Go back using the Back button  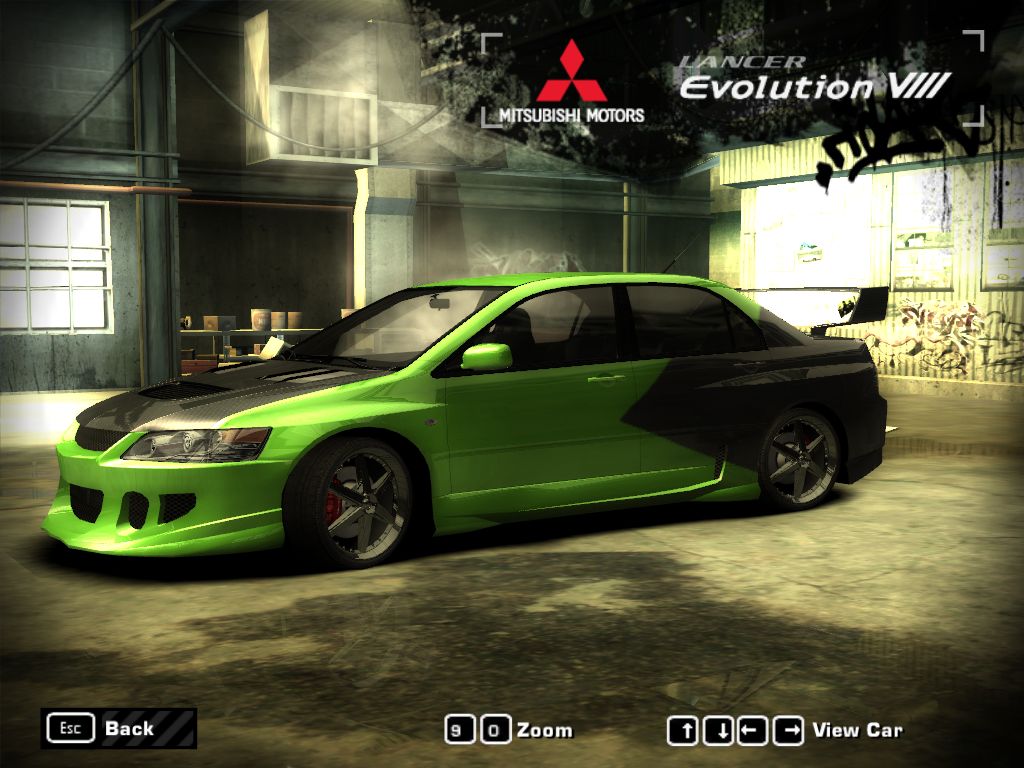118,728
